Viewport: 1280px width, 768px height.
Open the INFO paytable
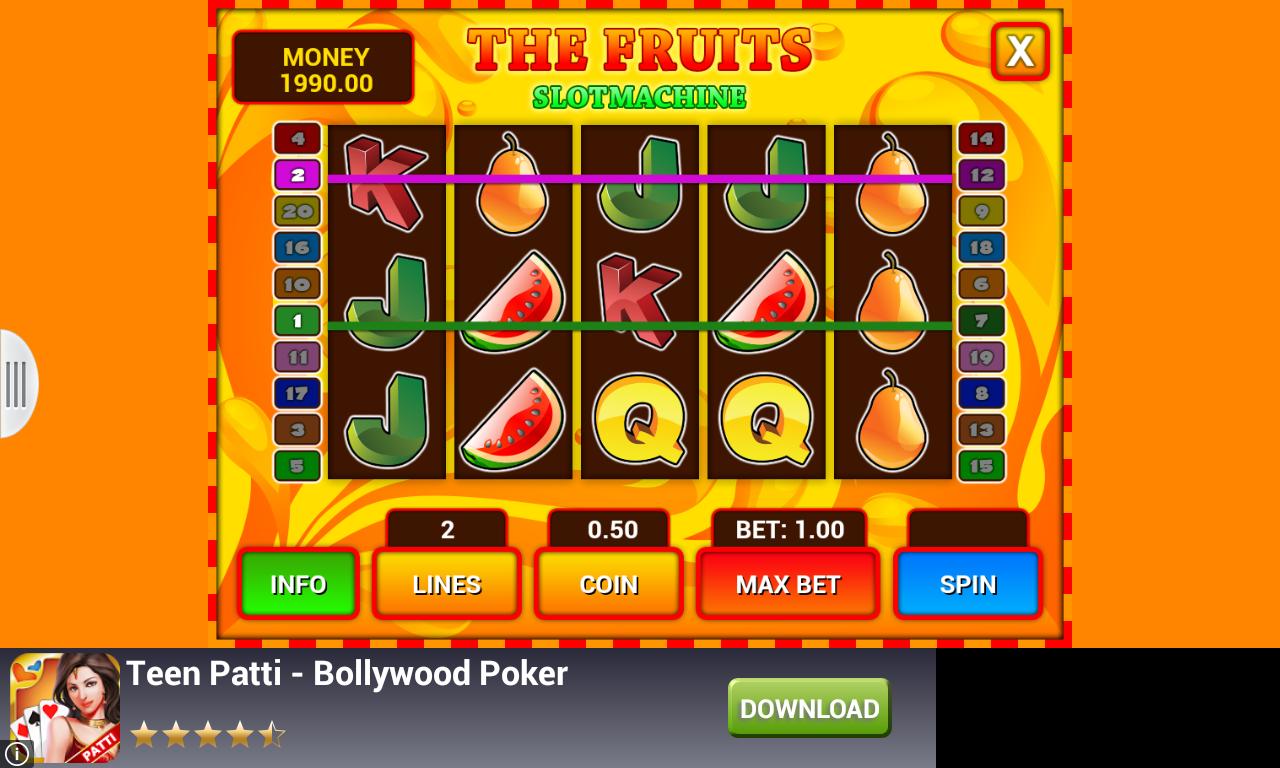[298, 584]
